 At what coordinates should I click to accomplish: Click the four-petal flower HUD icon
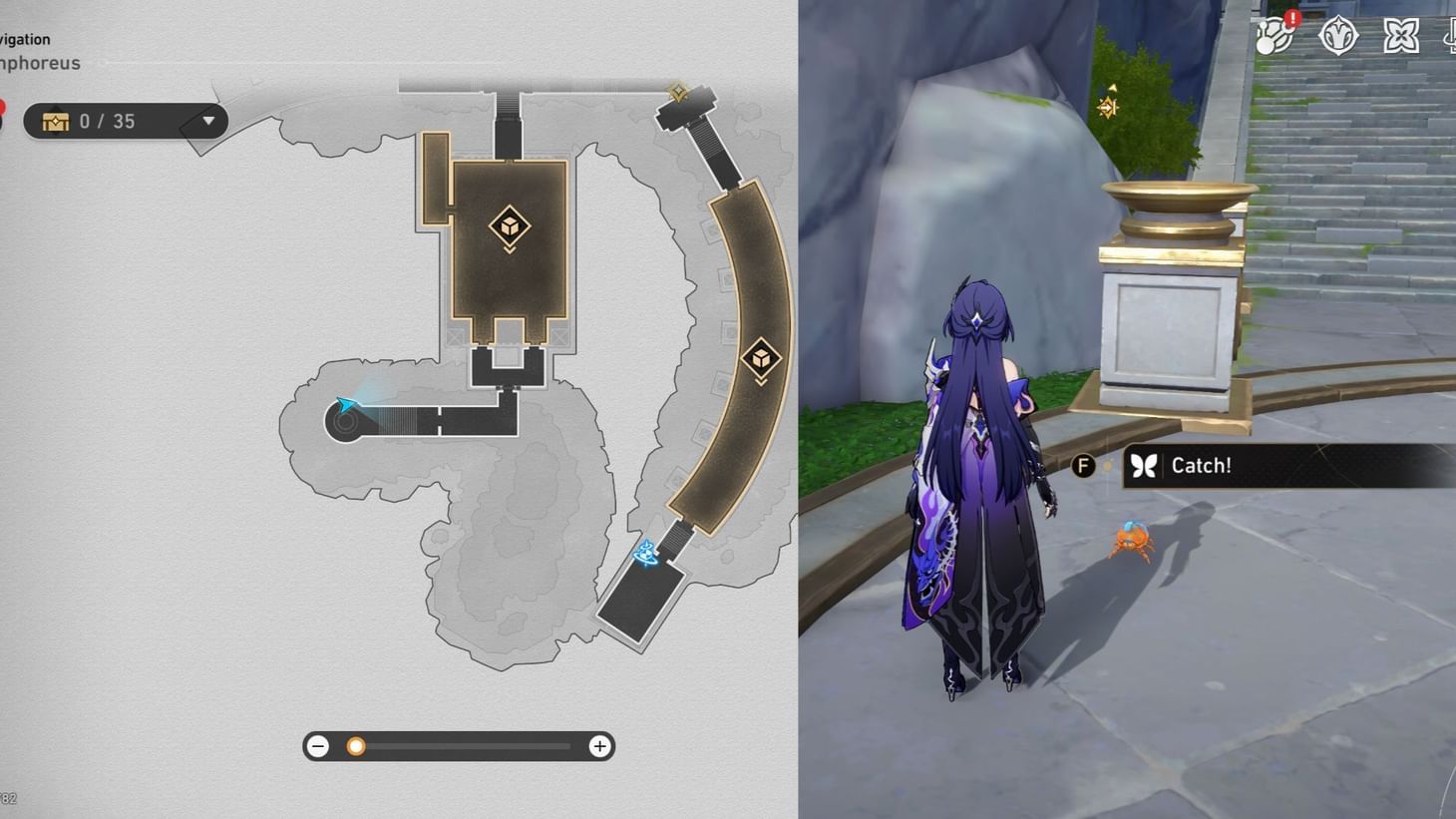point(1400,35)
